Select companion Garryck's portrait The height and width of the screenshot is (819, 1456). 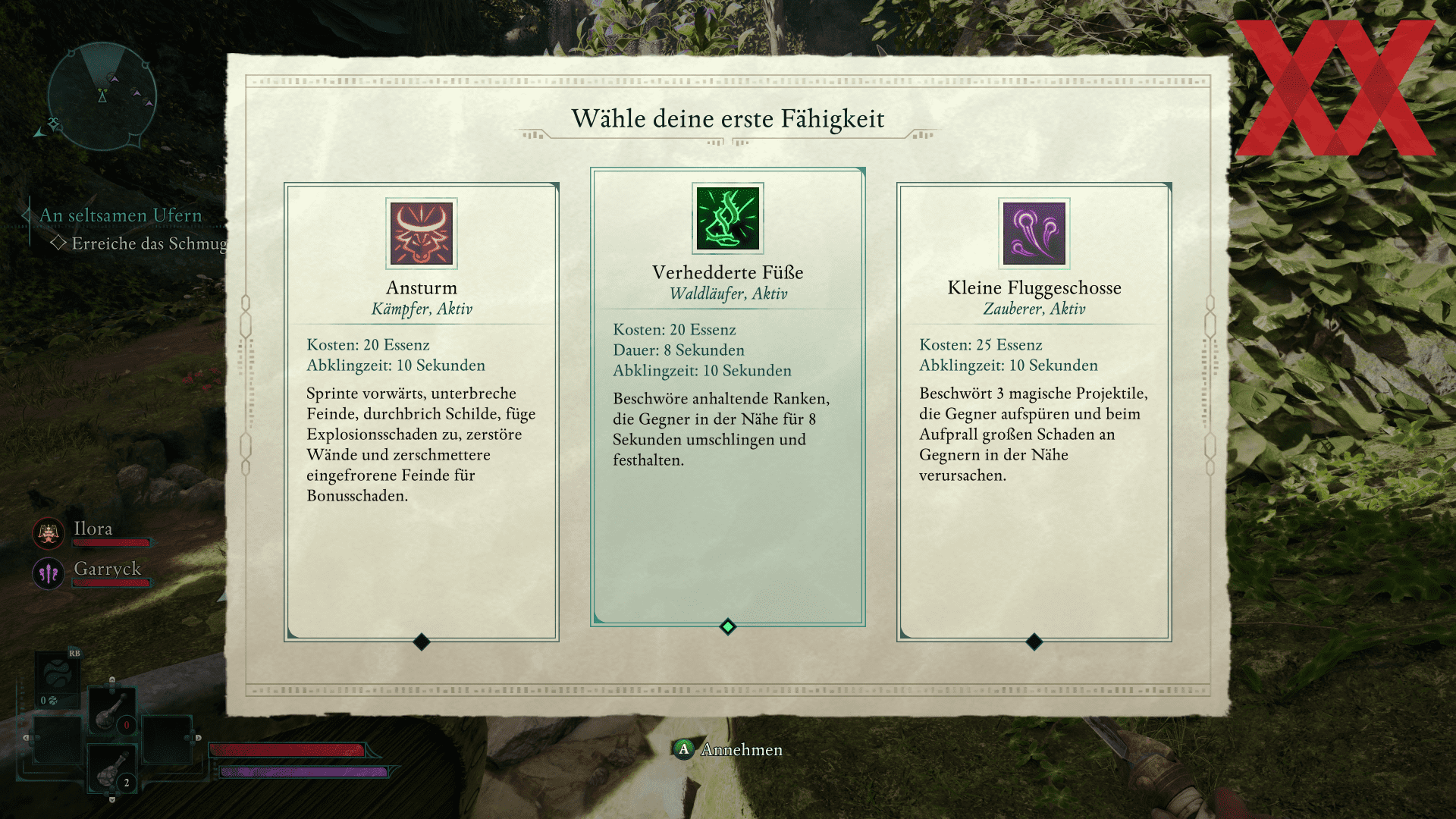pyautogui.click(x=49, y=573)
